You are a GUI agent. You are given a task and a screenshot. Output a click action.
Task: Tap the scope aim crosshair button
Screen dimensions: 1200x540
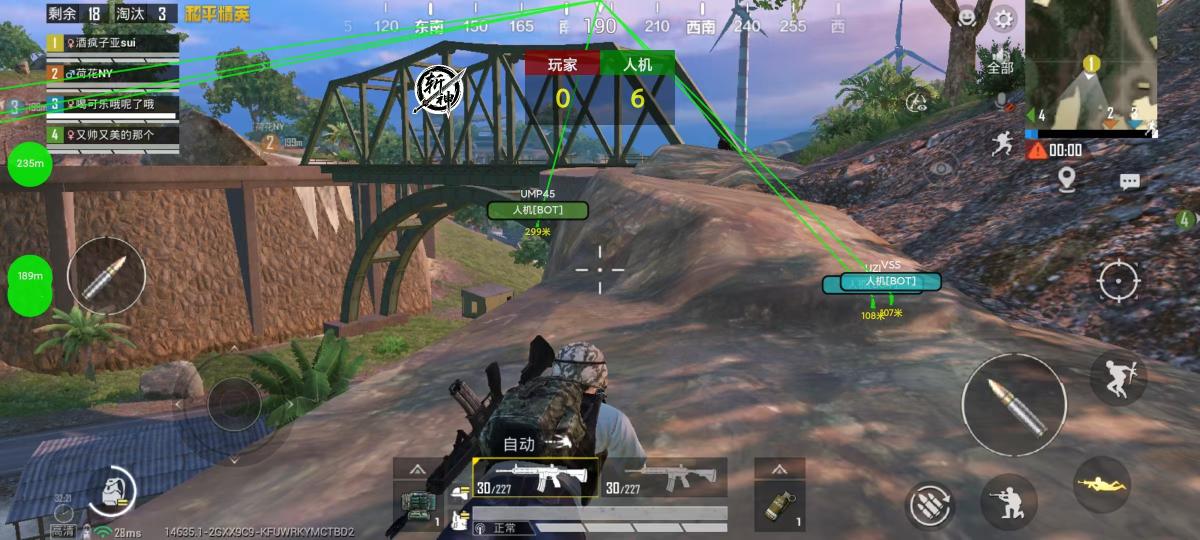point(1118,281)
